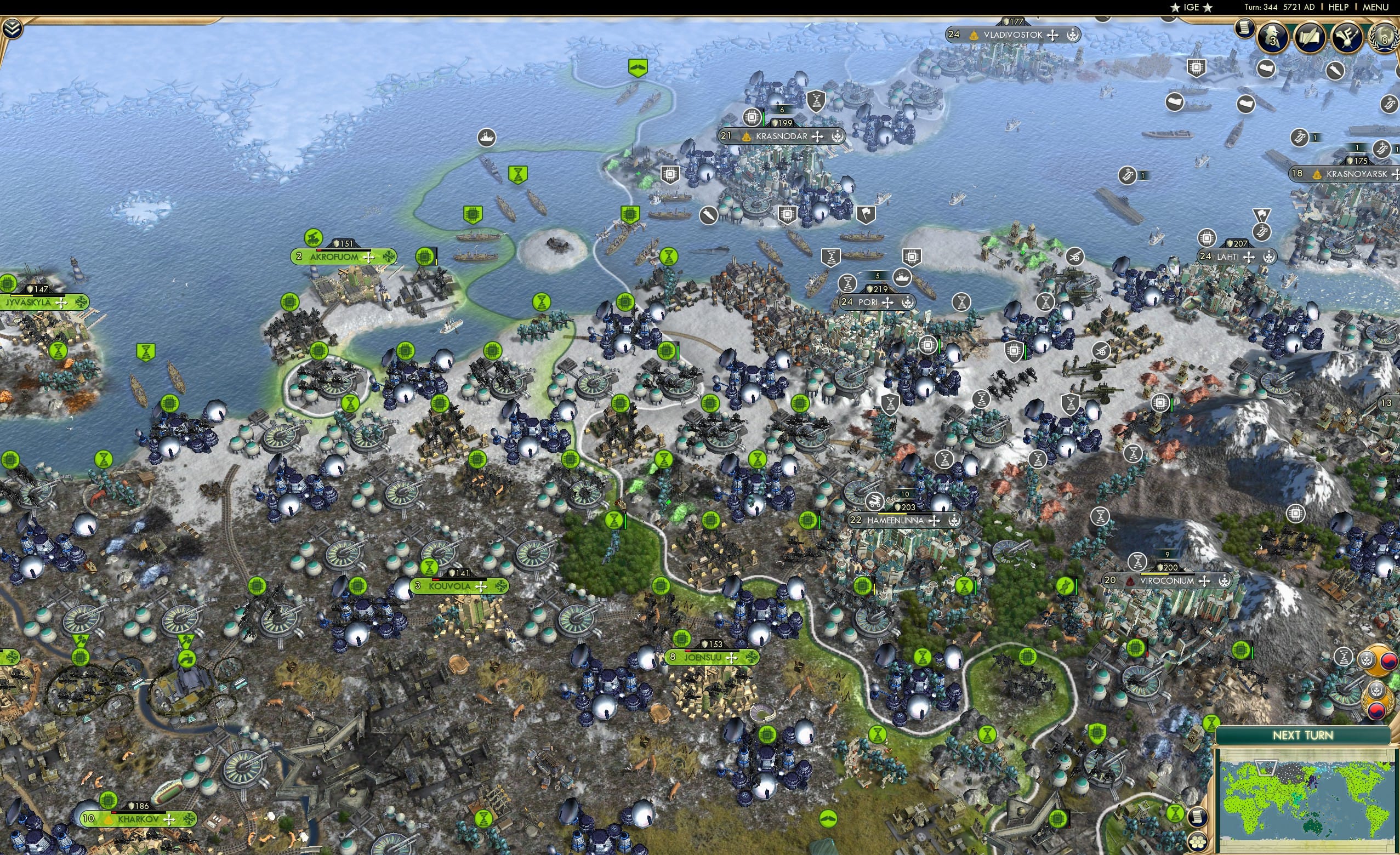The width and height of the screenshot is (1400, 855).
Task: Open HELP from the top bar
Action: [x=1339, y=7]
